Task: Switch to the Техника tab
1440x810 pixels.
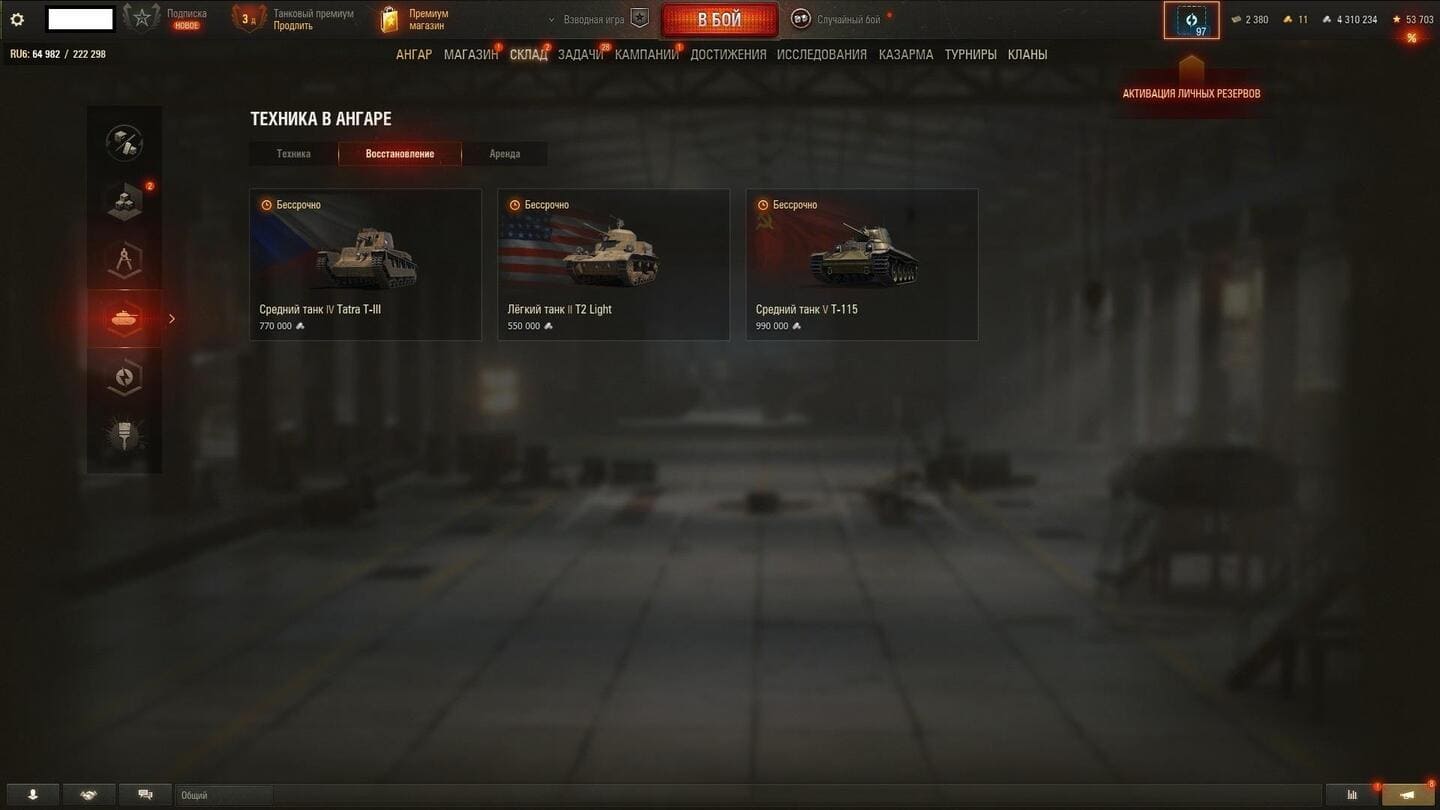Action: pyautogui.click(x=294, y=154)
